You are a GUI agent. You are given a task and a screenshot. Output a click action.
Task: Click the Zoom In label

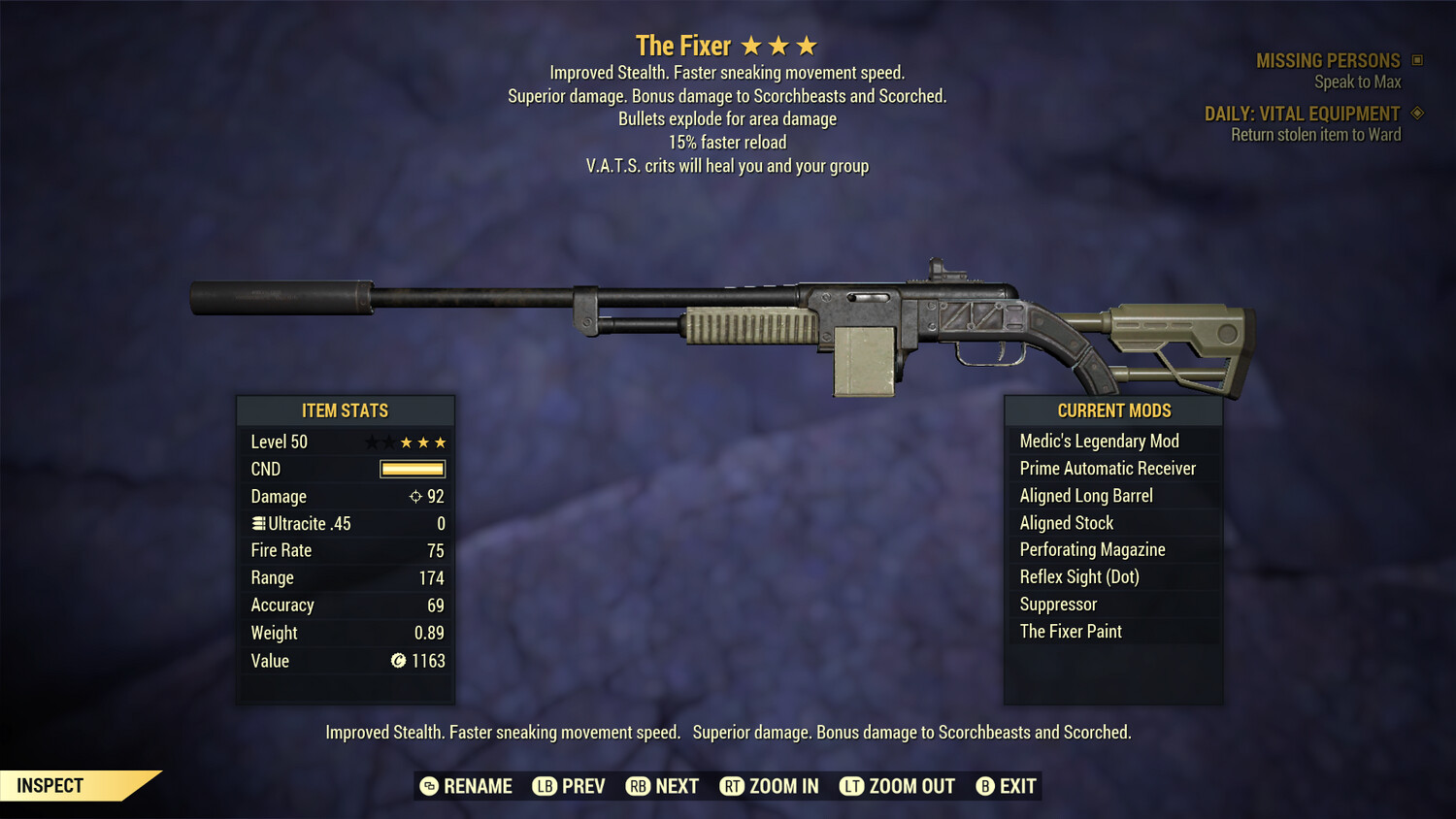click(x=782, y=786)
